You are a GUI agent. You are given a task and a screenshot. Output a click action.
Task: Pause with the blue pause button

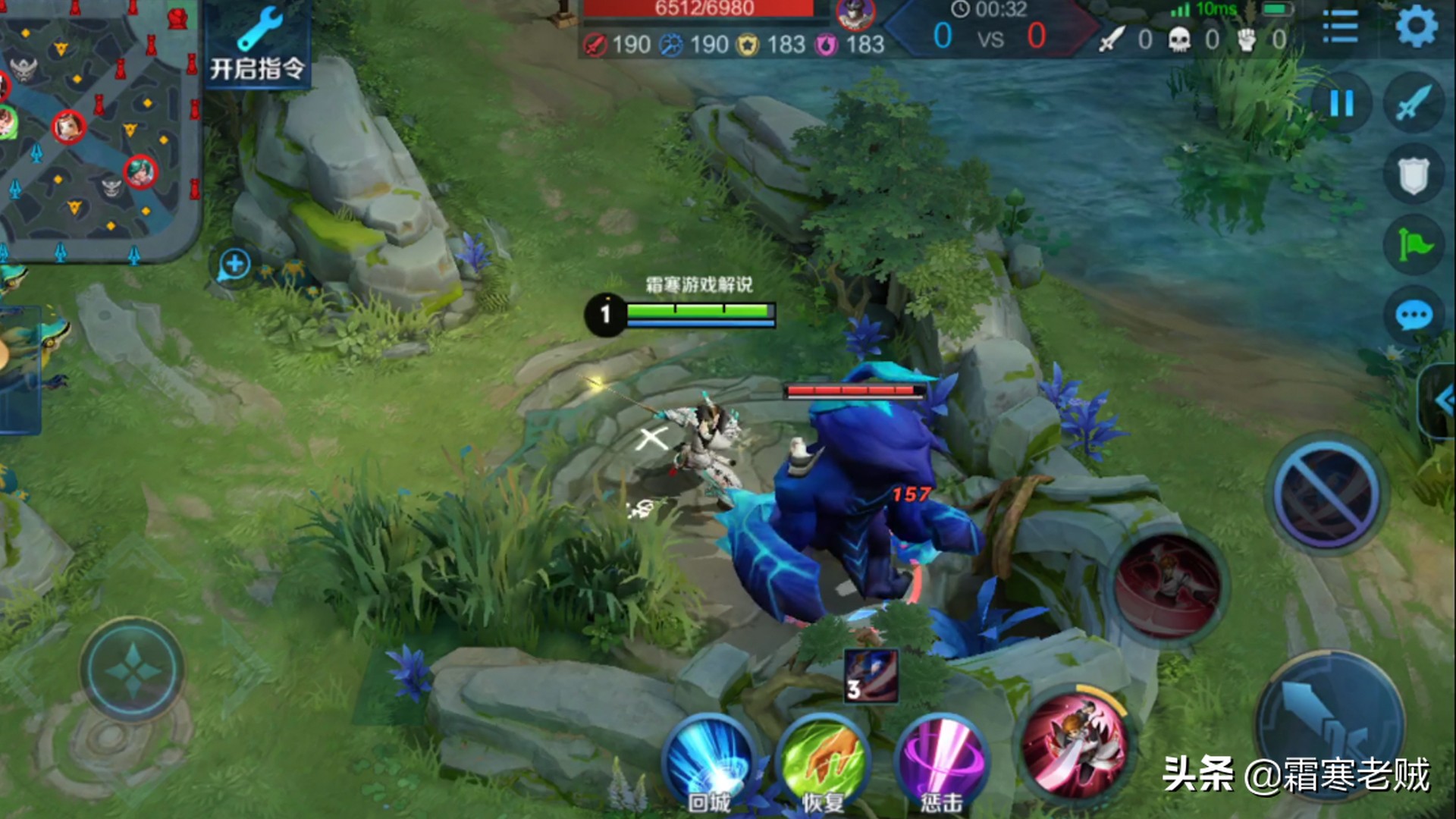click(x=1341, y=103)
